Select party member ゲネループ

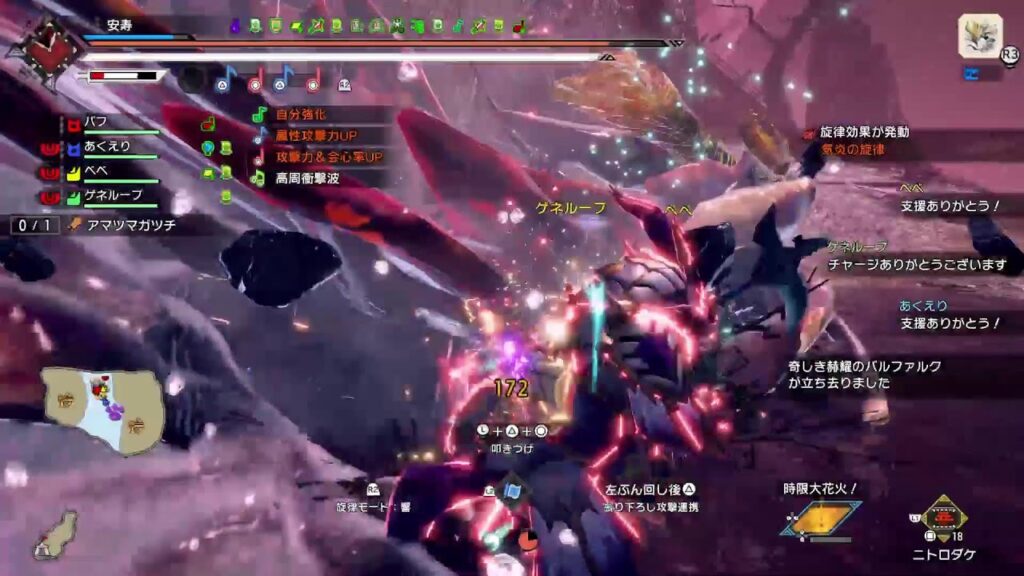110,196
